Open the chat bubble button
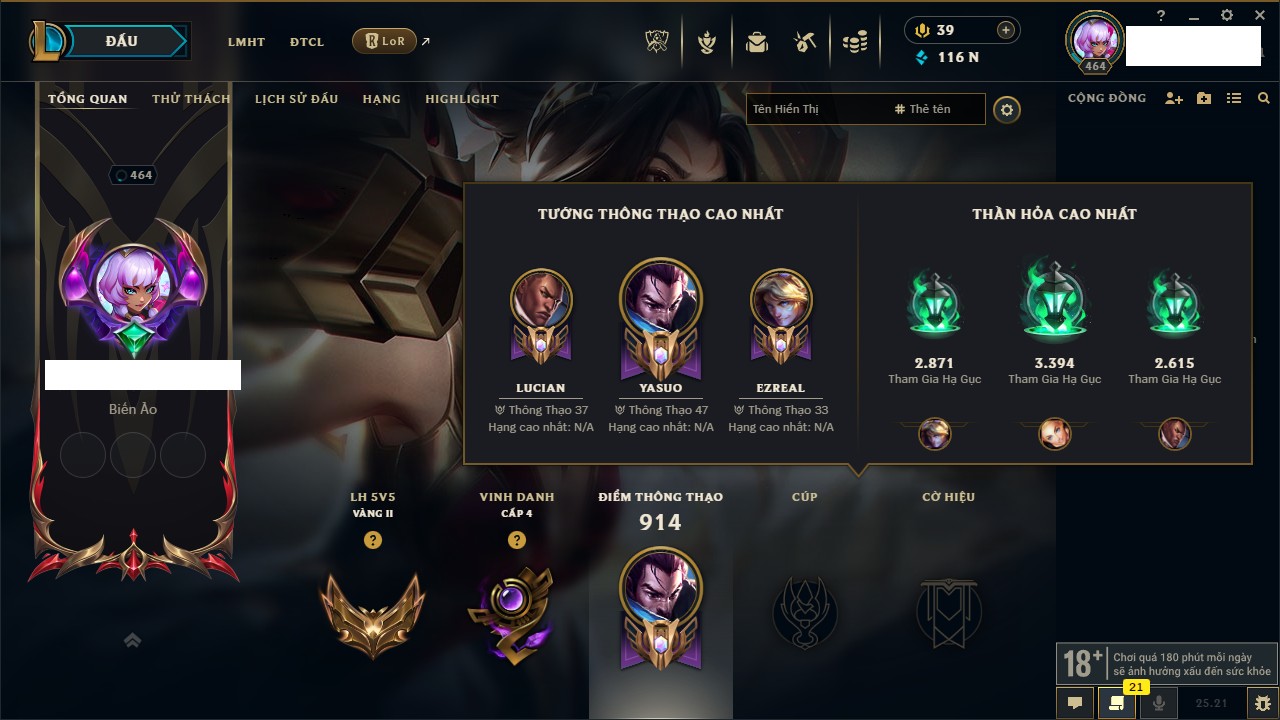Screen dimensions: 1280x720 (x=1075, y=703)
